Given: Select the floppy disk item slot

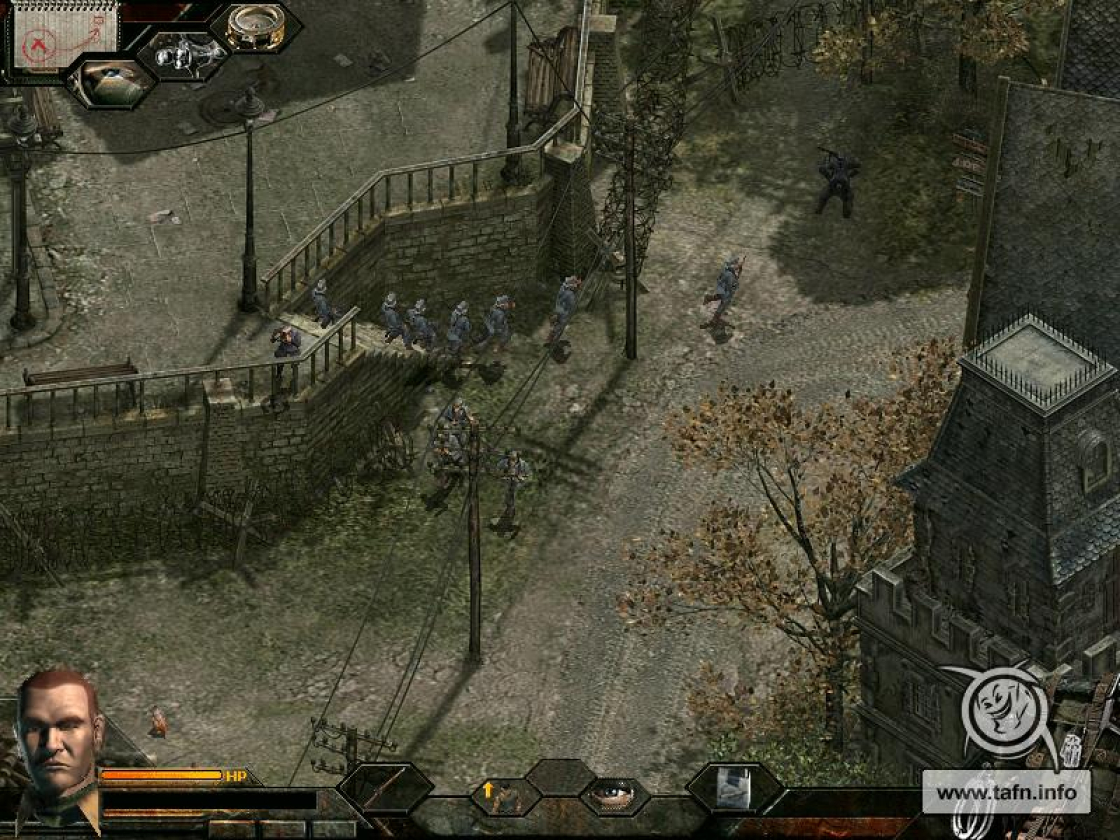Looking at the screenshot, I should click(734, 789).
